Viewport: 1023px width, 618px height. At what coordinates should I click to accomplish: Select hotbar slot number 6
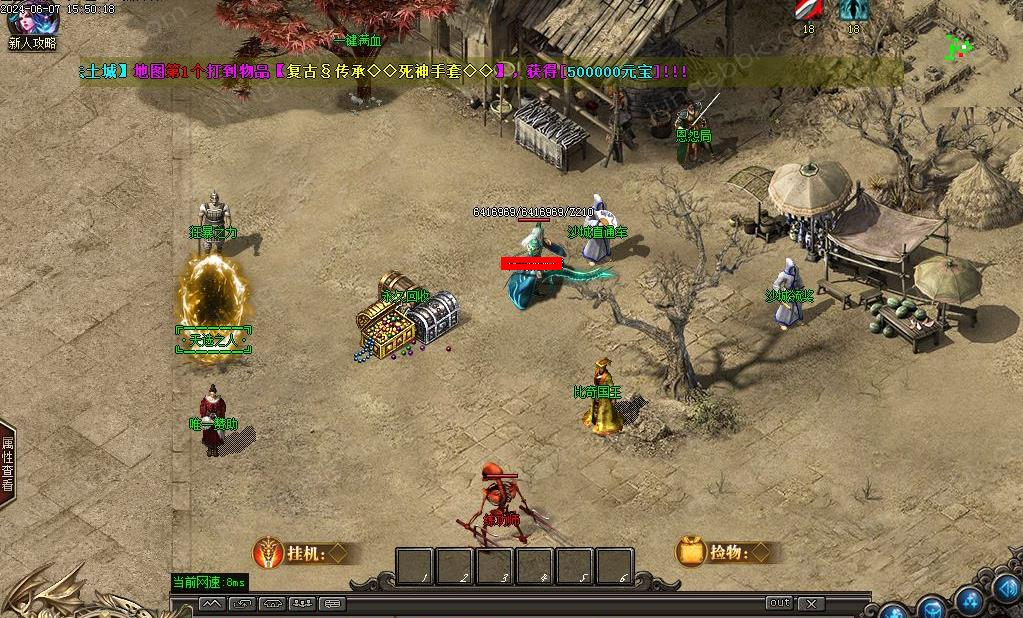614,566
